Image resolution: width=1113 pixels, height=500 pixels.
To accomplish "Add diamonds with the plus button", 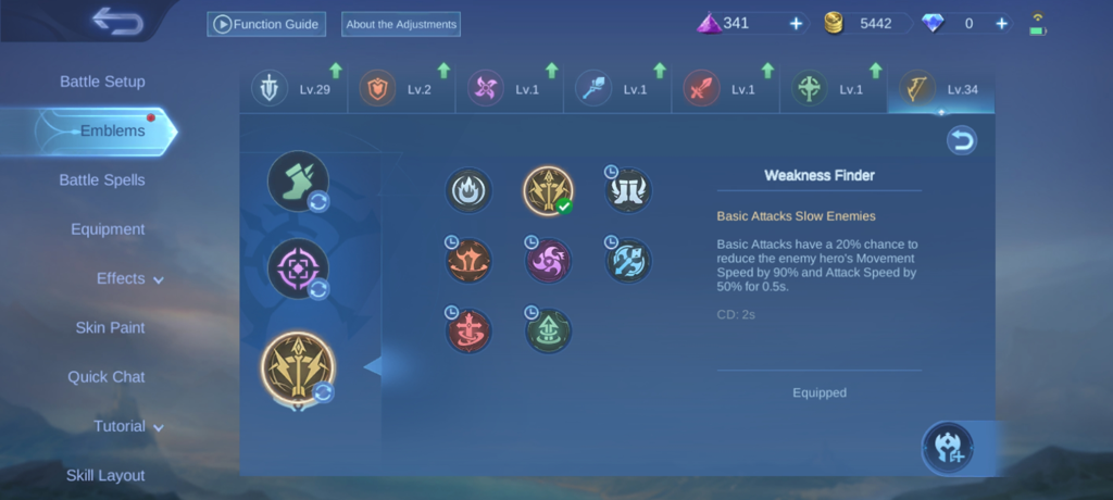I will click(1001, 23).
